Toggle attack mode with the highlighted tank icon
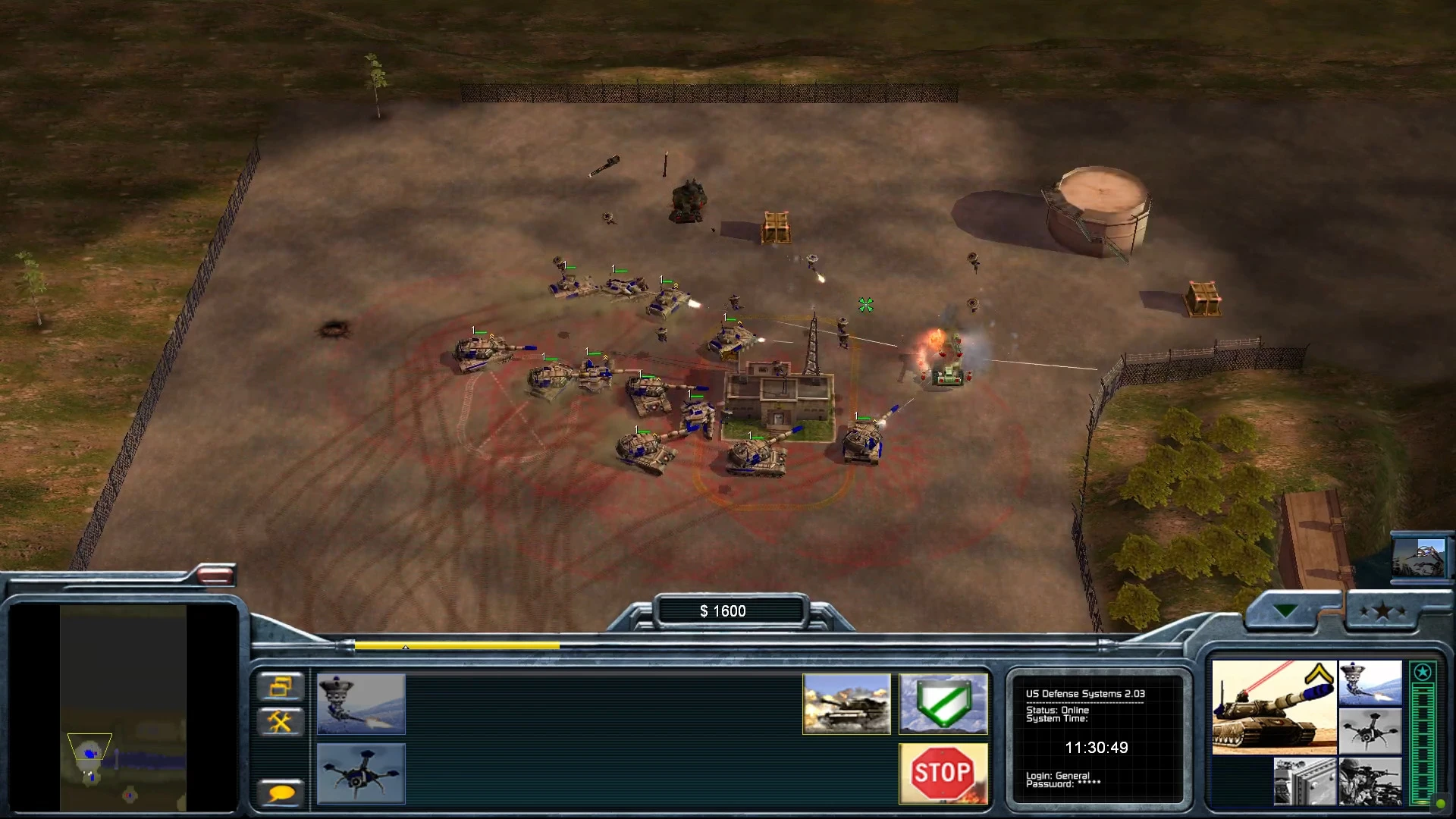 coord(847,704)
